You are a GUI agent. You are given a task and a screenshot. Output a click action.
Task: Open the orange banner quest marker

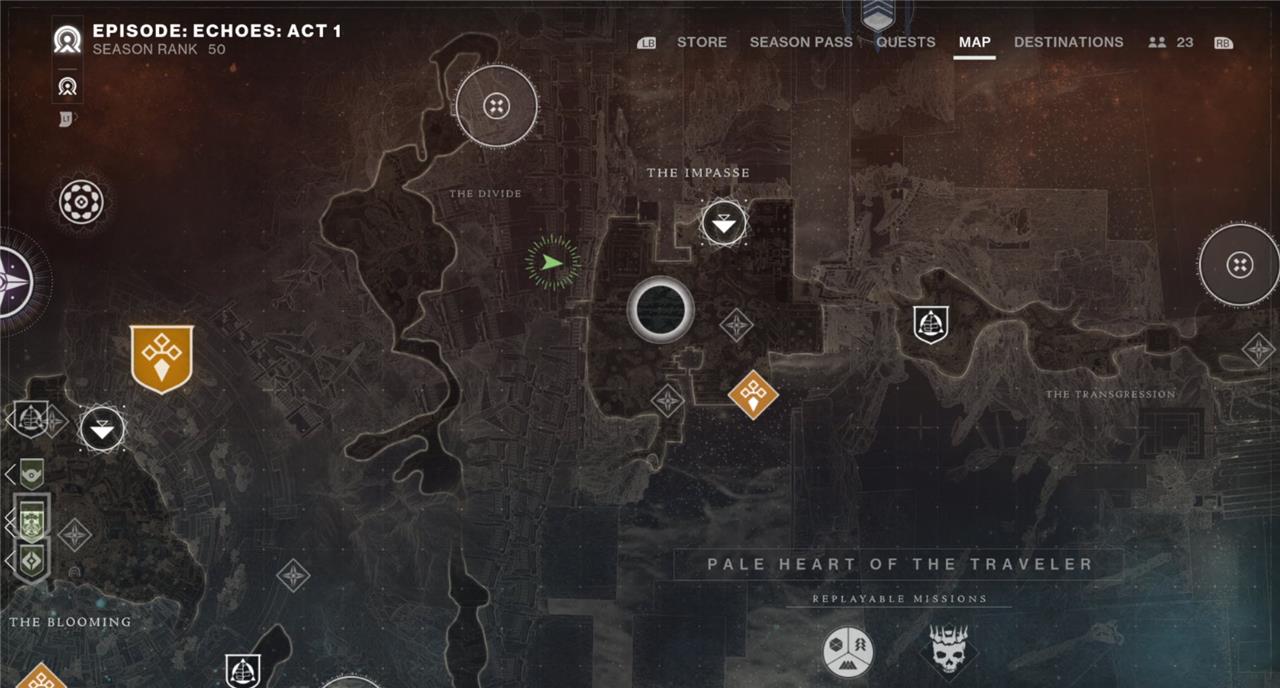point(161,358)
